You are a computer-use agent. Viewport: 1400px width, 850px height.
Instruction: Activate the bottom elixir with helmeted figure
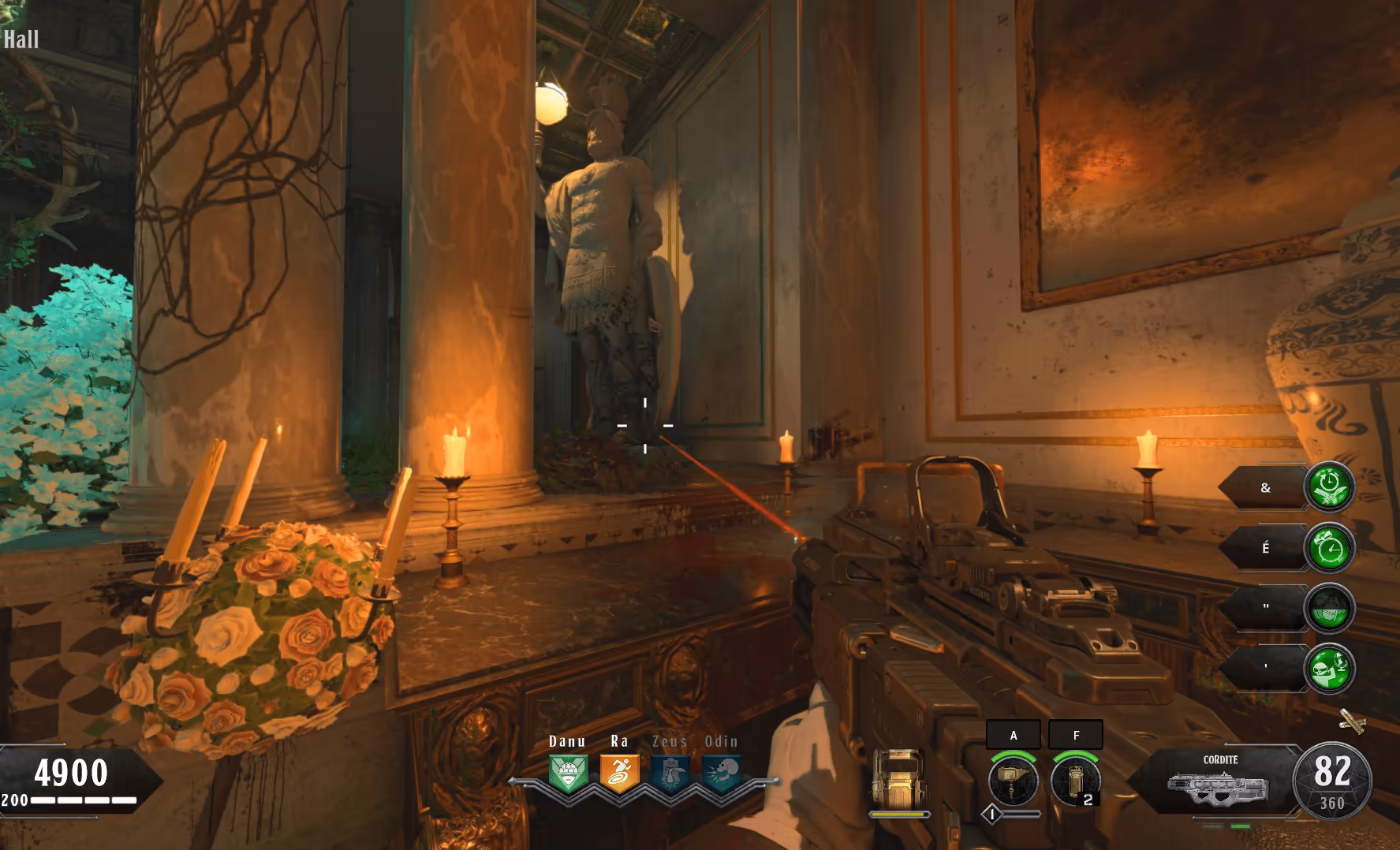coord(1329,669)
